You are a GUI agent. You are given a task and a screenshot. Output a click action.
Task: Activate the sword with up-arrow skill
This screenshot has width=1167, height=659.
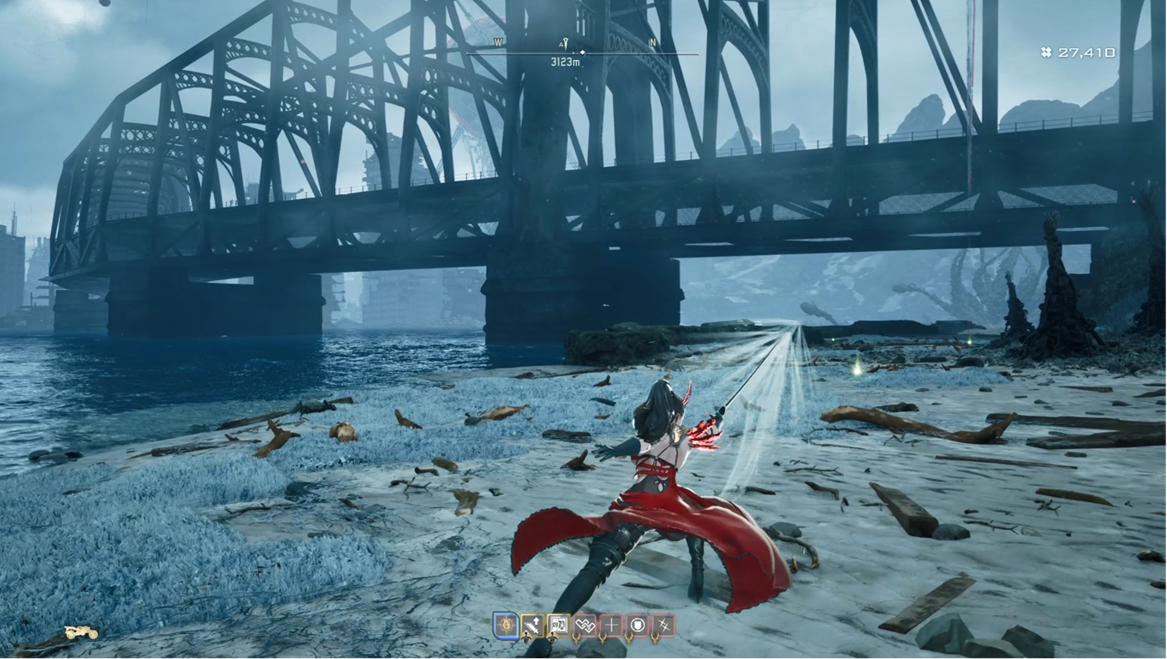click(532, 626)
